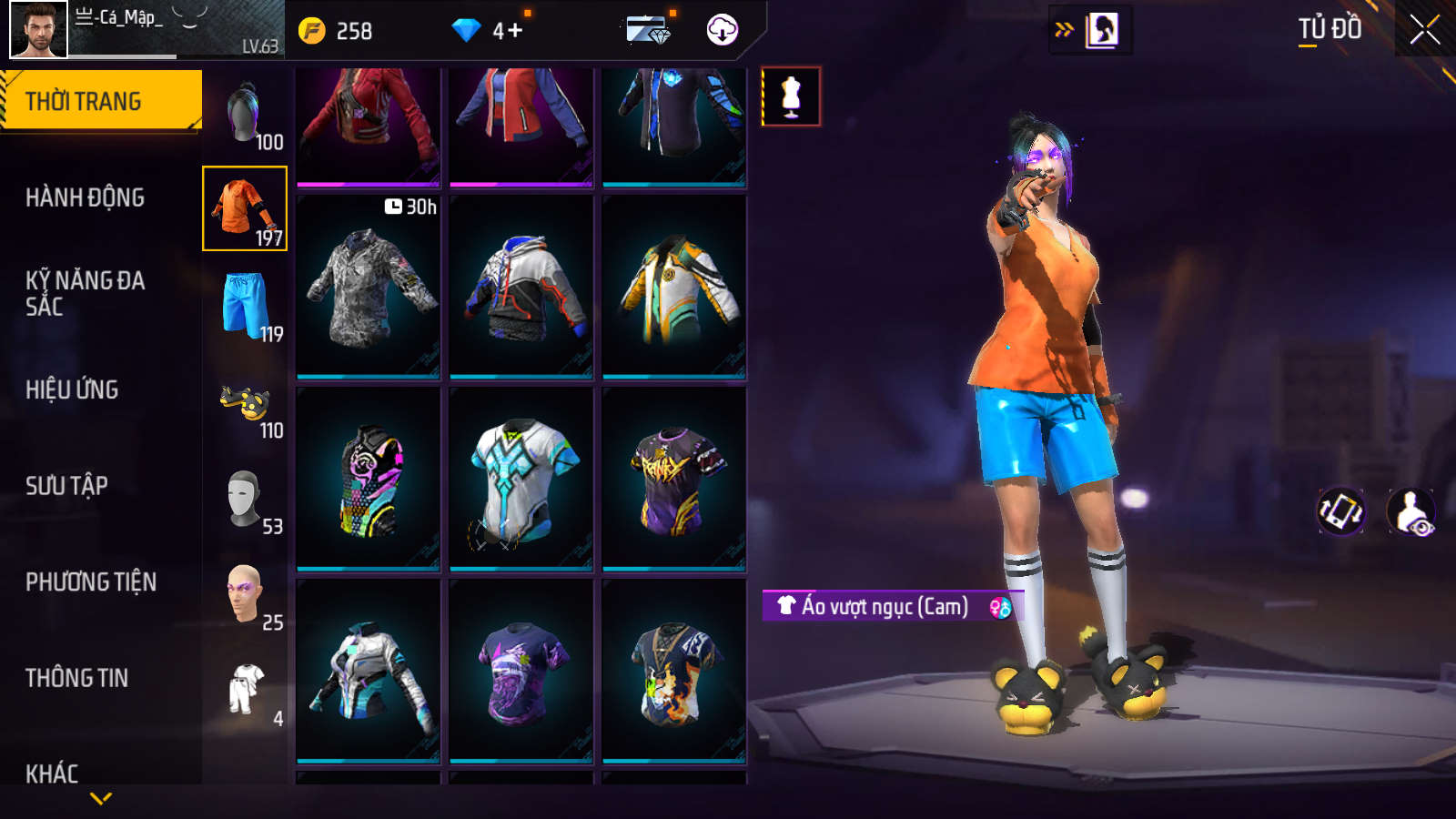The height and width of the screenshot is (819, 1456).
Task: Expand the menu with the yellow down arrow
Action: pos(101,798)
